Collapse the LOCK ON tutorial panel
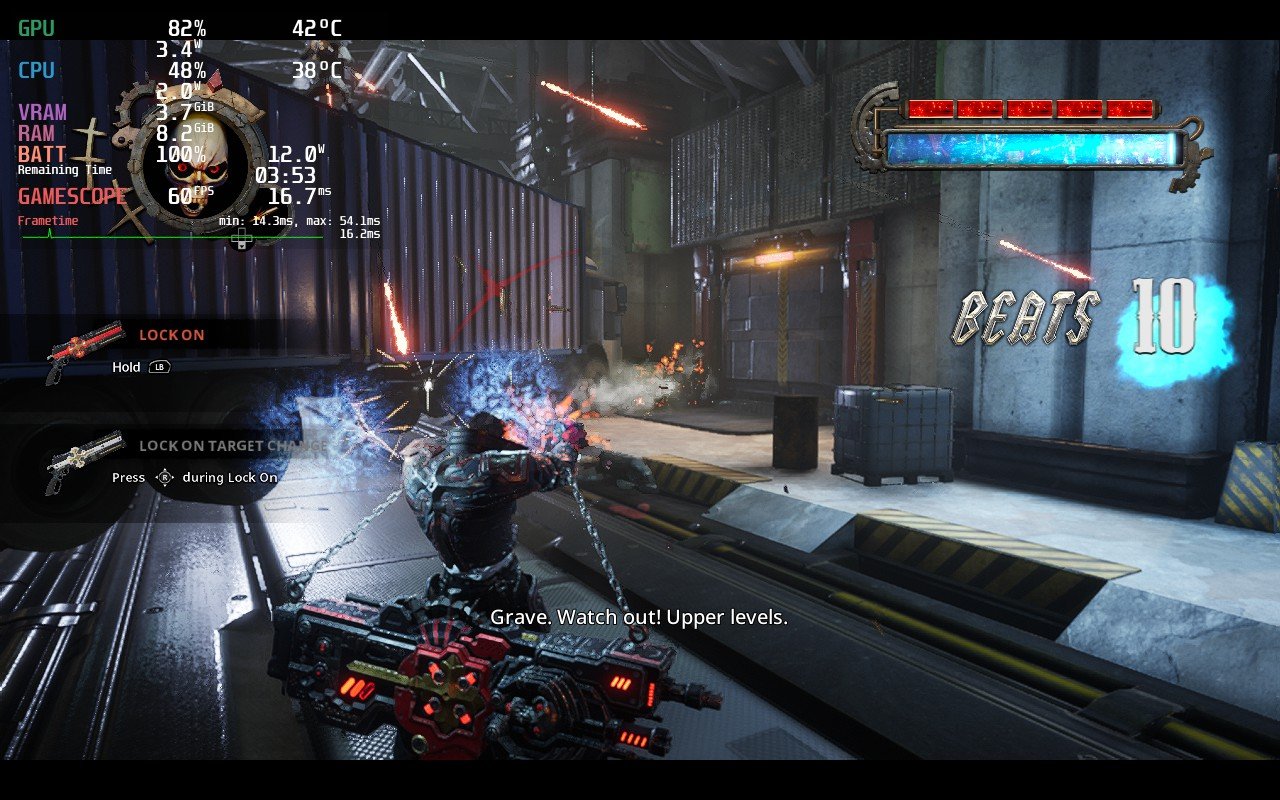This screenshot has width=1280, height=800. [x=170, y=334]
